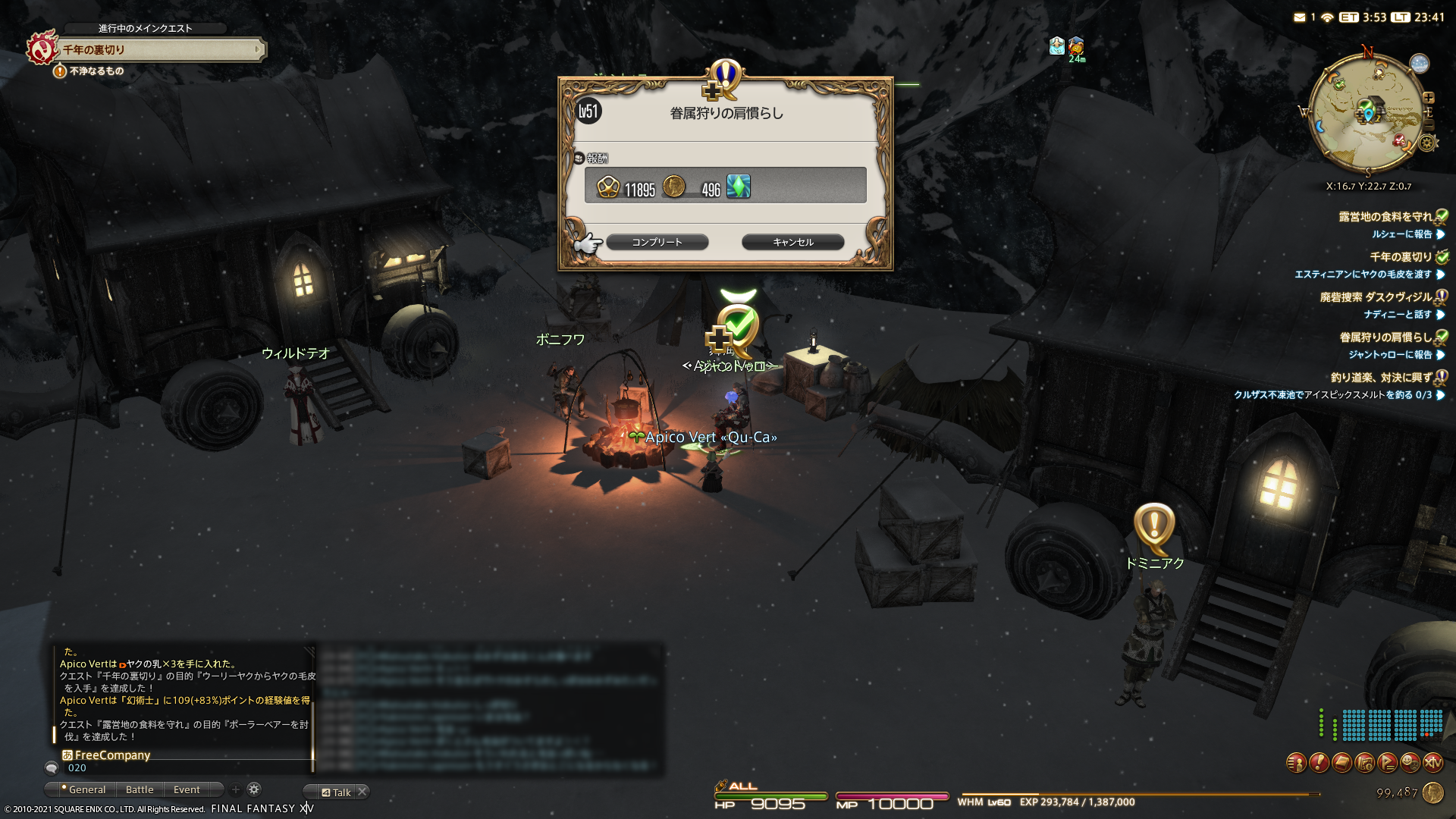Viewport: 1456px width, 819px height.
Task: Click the chat input field
Action: [x=182, y=768]
